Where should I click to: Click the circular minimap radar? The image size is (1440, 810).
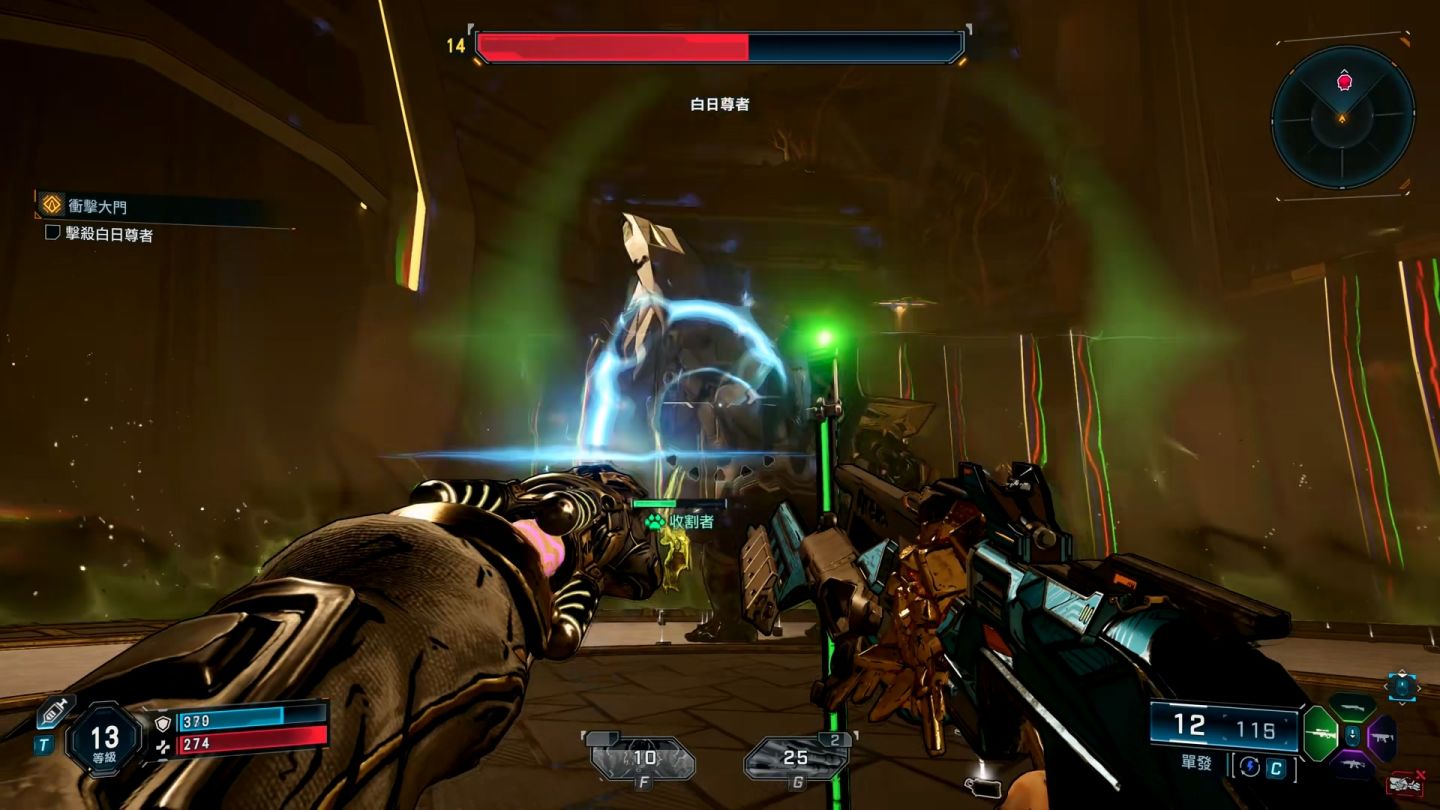click(x=1342, y=117)
